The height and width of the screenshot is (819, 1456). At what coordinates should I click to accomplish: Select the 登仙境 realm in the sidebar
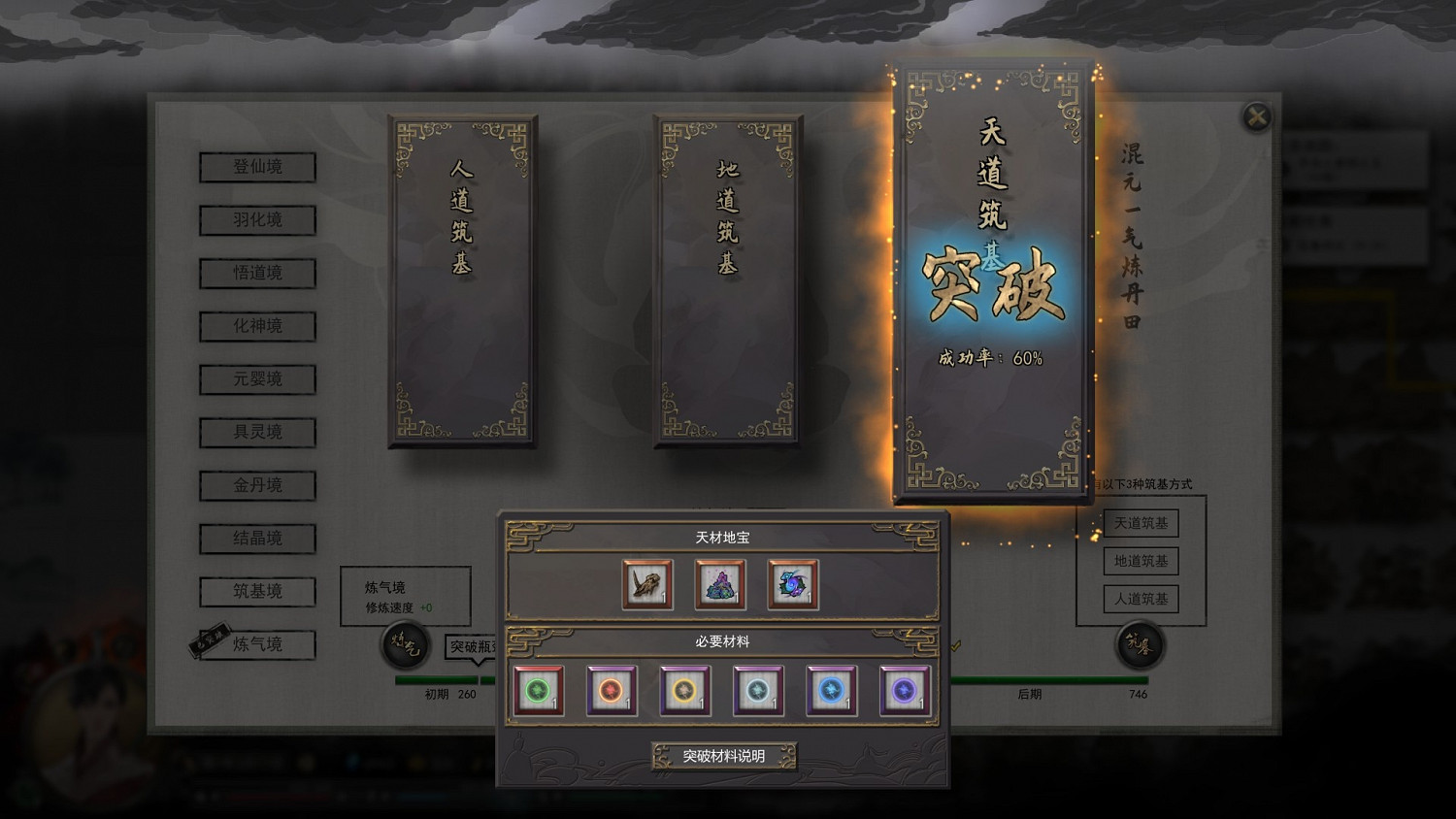point(256,167)
